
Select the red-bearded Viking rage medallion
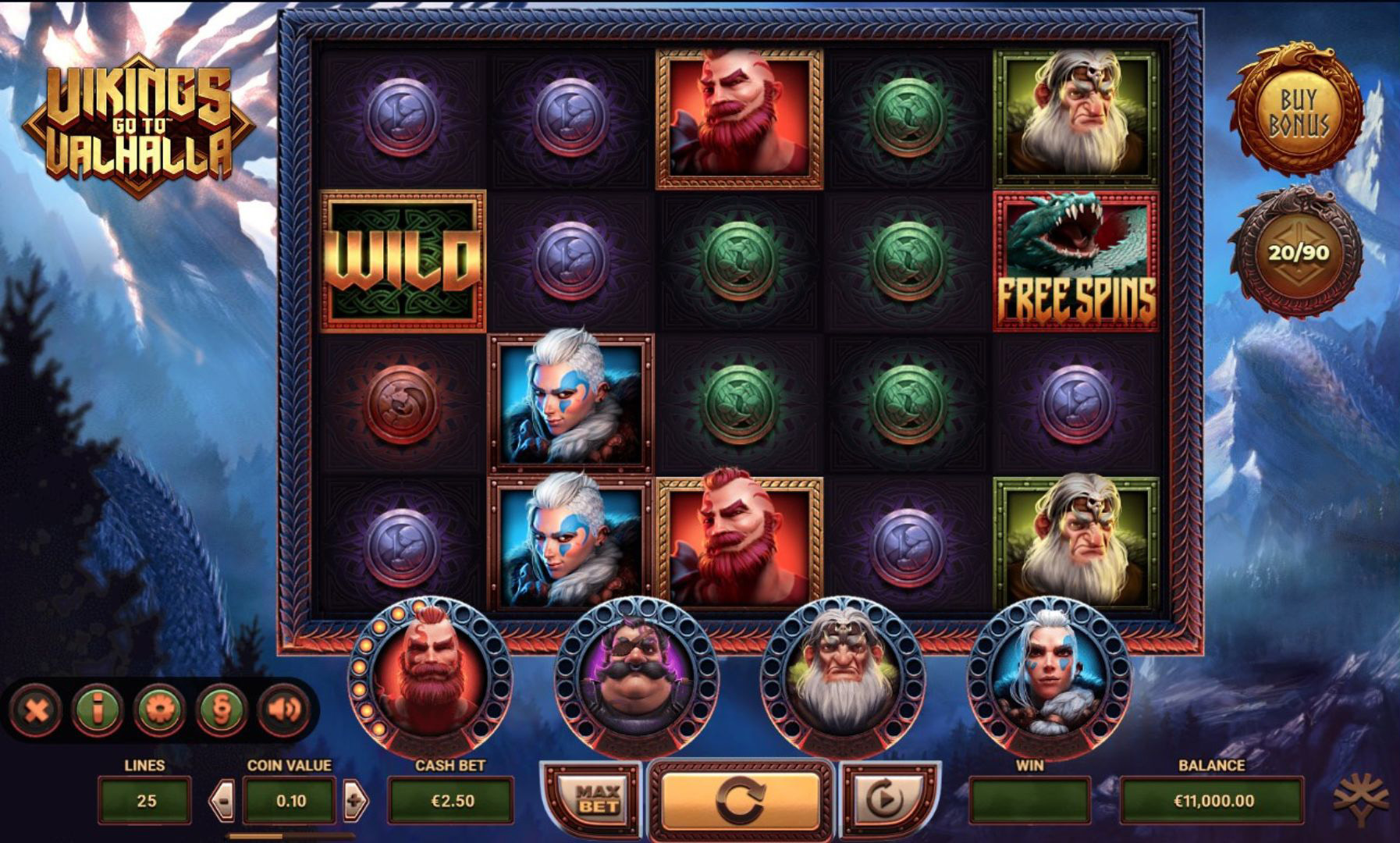428,676
